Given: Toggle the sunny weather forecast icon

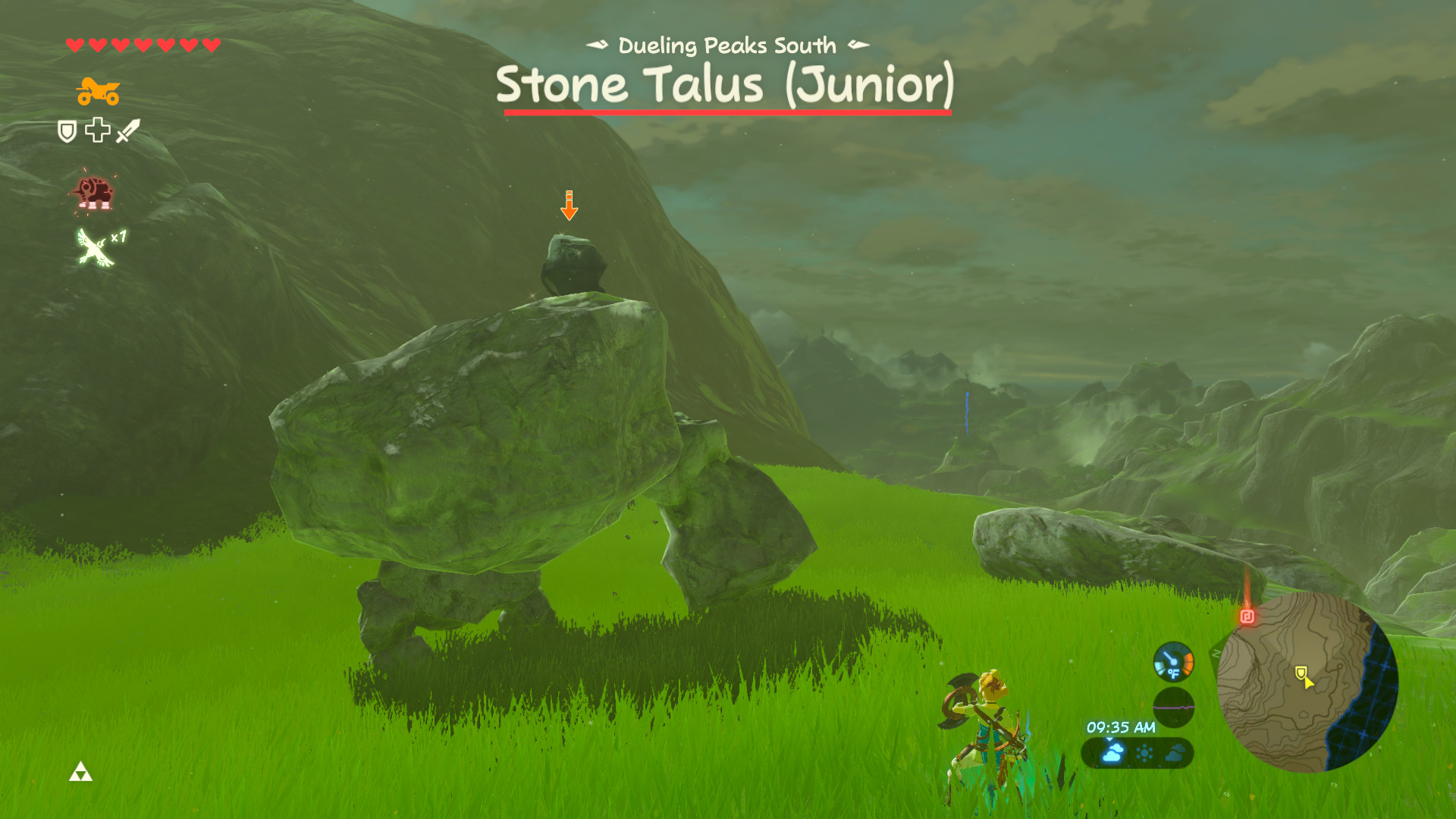Looking at the screenshot, I should [1145, 754].
